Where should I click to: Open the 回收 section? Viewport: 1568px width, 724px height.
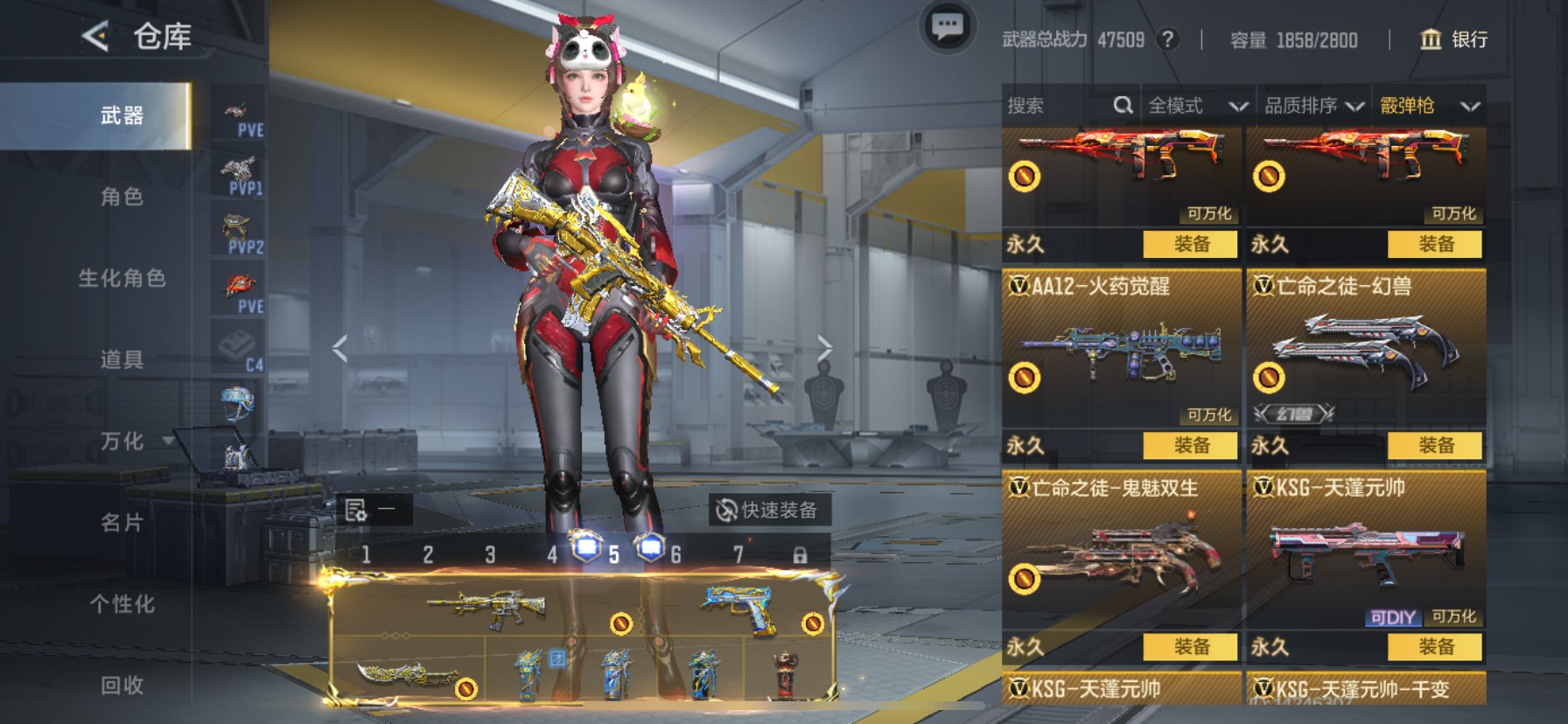[x=122, y=685]
